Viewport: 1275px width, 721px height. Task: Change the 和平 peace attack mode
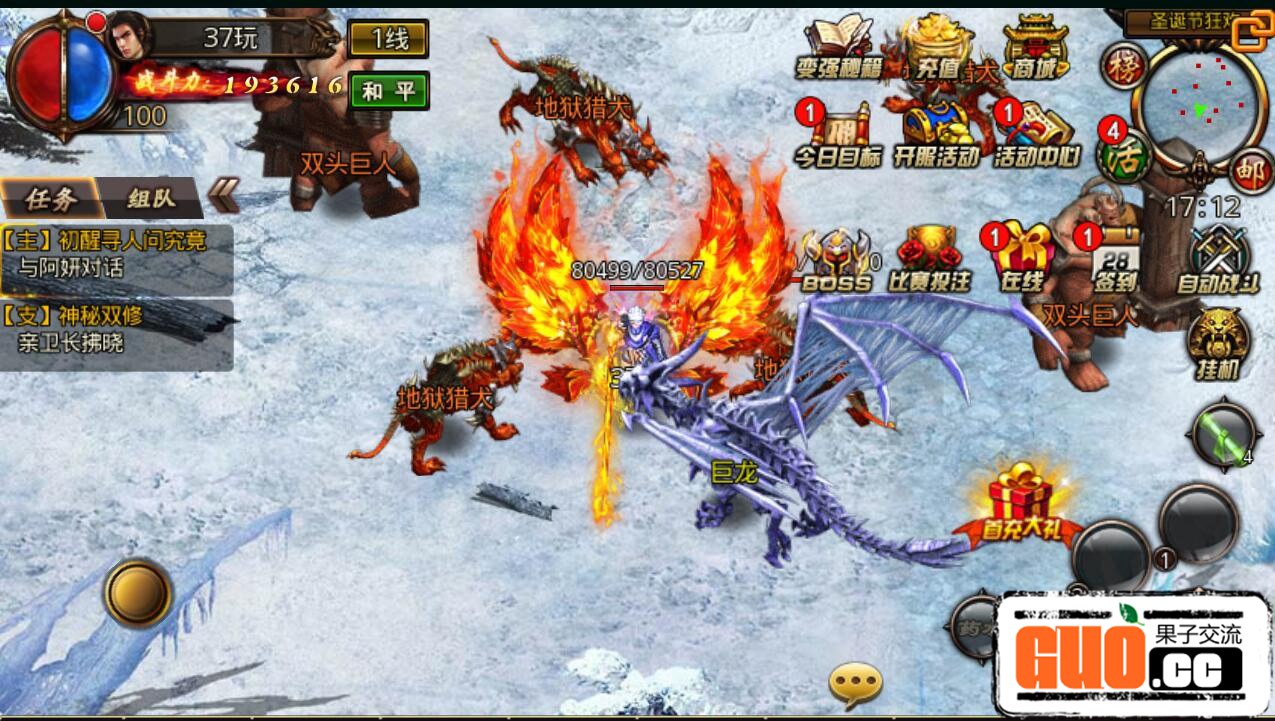(388, 91)
